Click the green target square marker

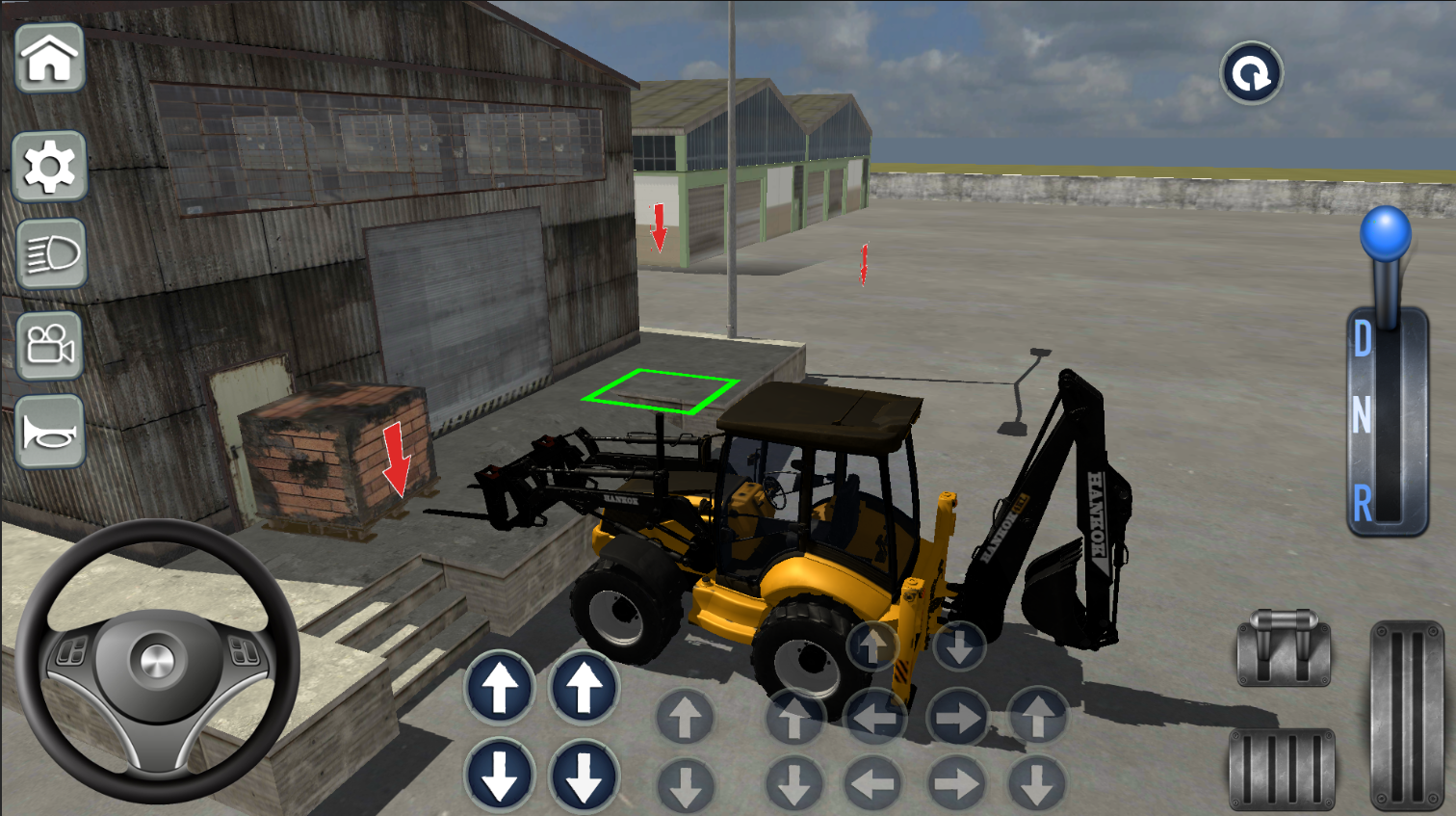663,389
